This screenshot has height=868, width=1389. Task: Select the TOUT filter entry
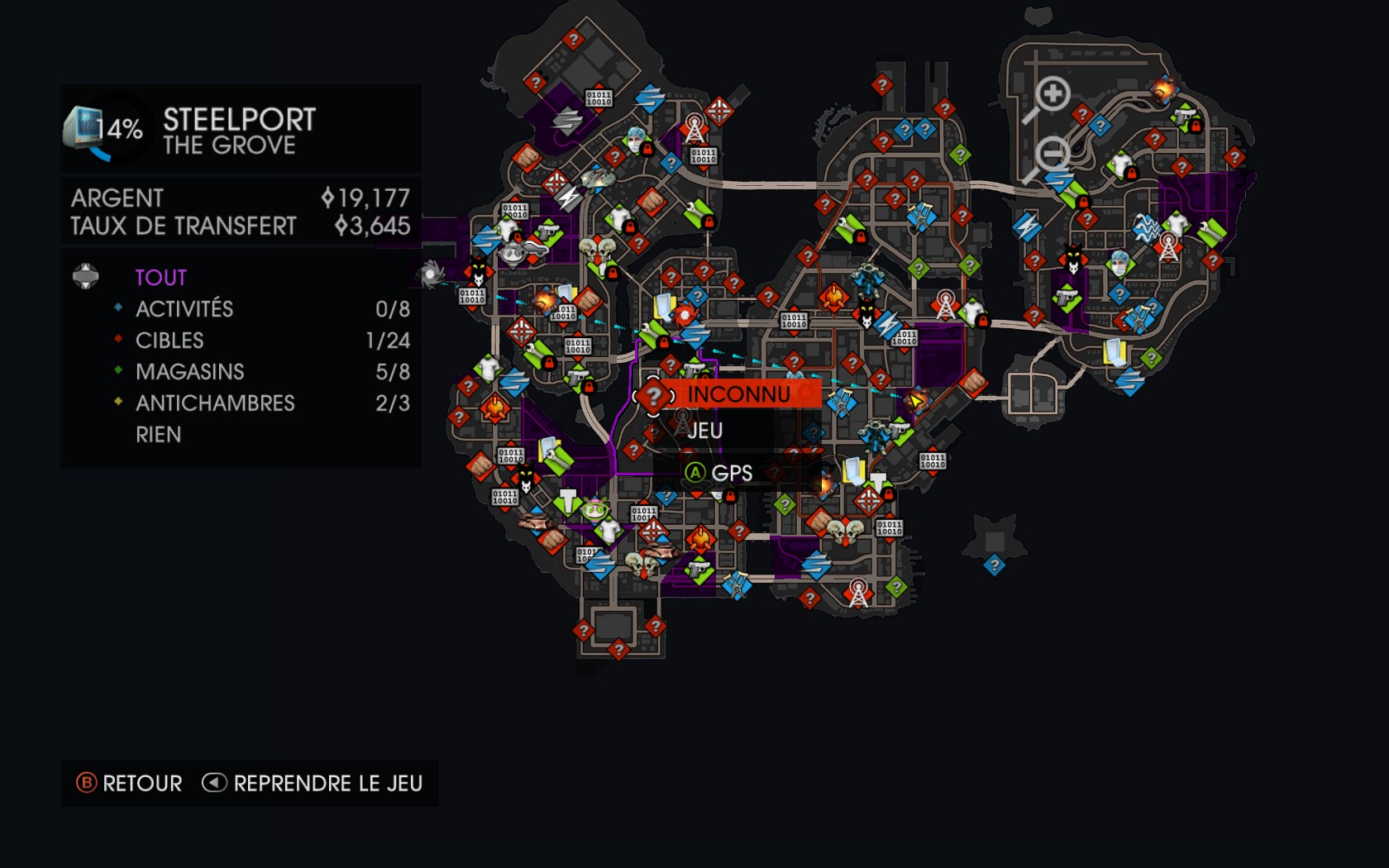pyautogui.click(x=161, y=278)
